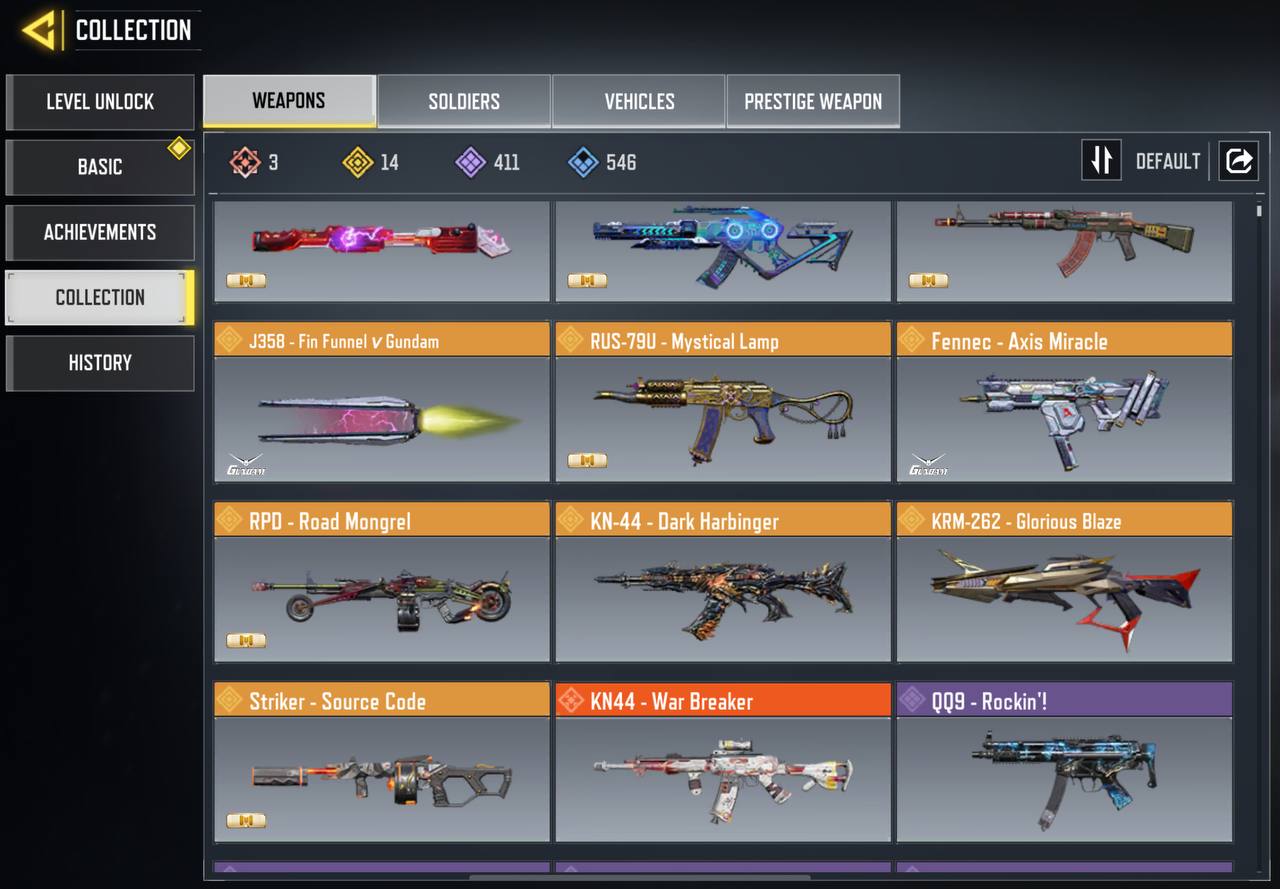View the KN-44 Dark Harbinger skin

722,582
